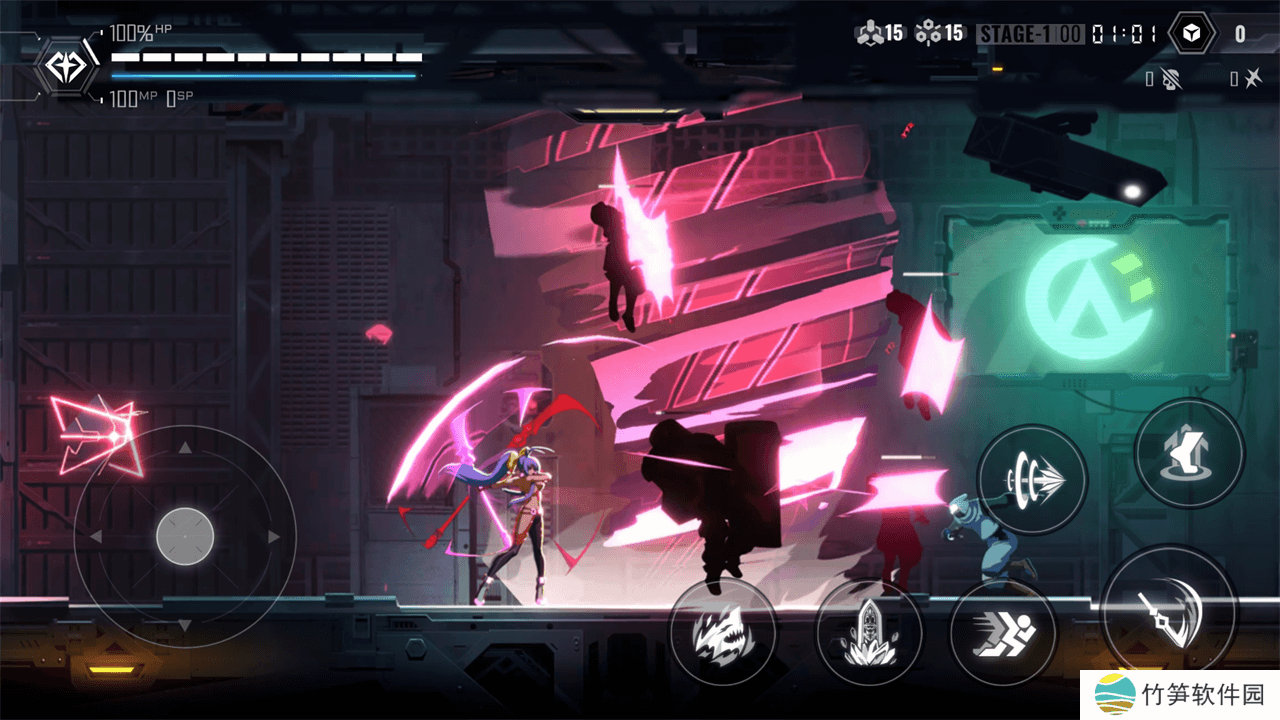This screenshot has height=720, width=1280.
Task: Tap the character emblem portrait
Action: point(68,67)
